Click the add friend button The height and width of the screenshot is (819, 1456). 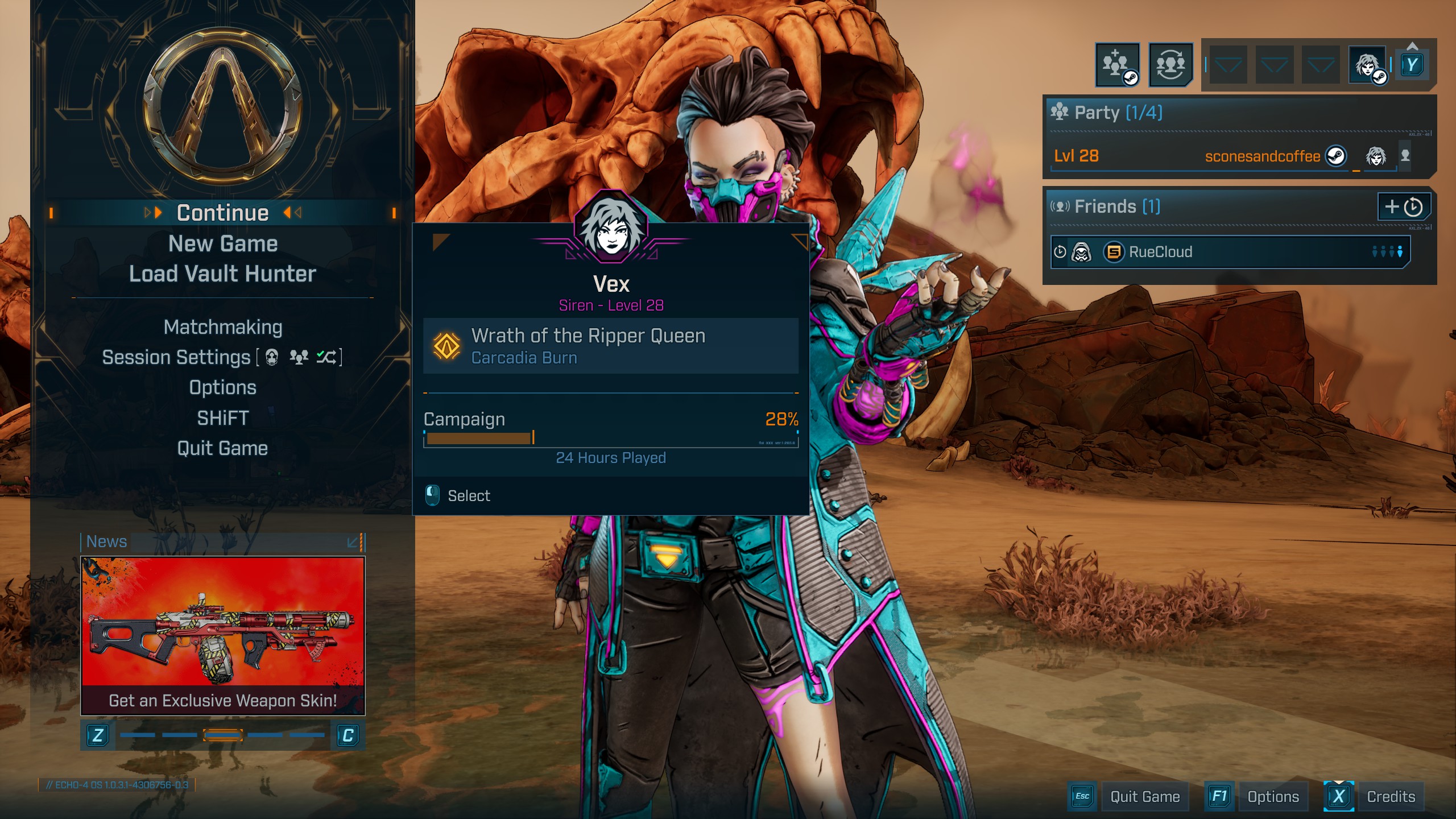[1403, 206]
